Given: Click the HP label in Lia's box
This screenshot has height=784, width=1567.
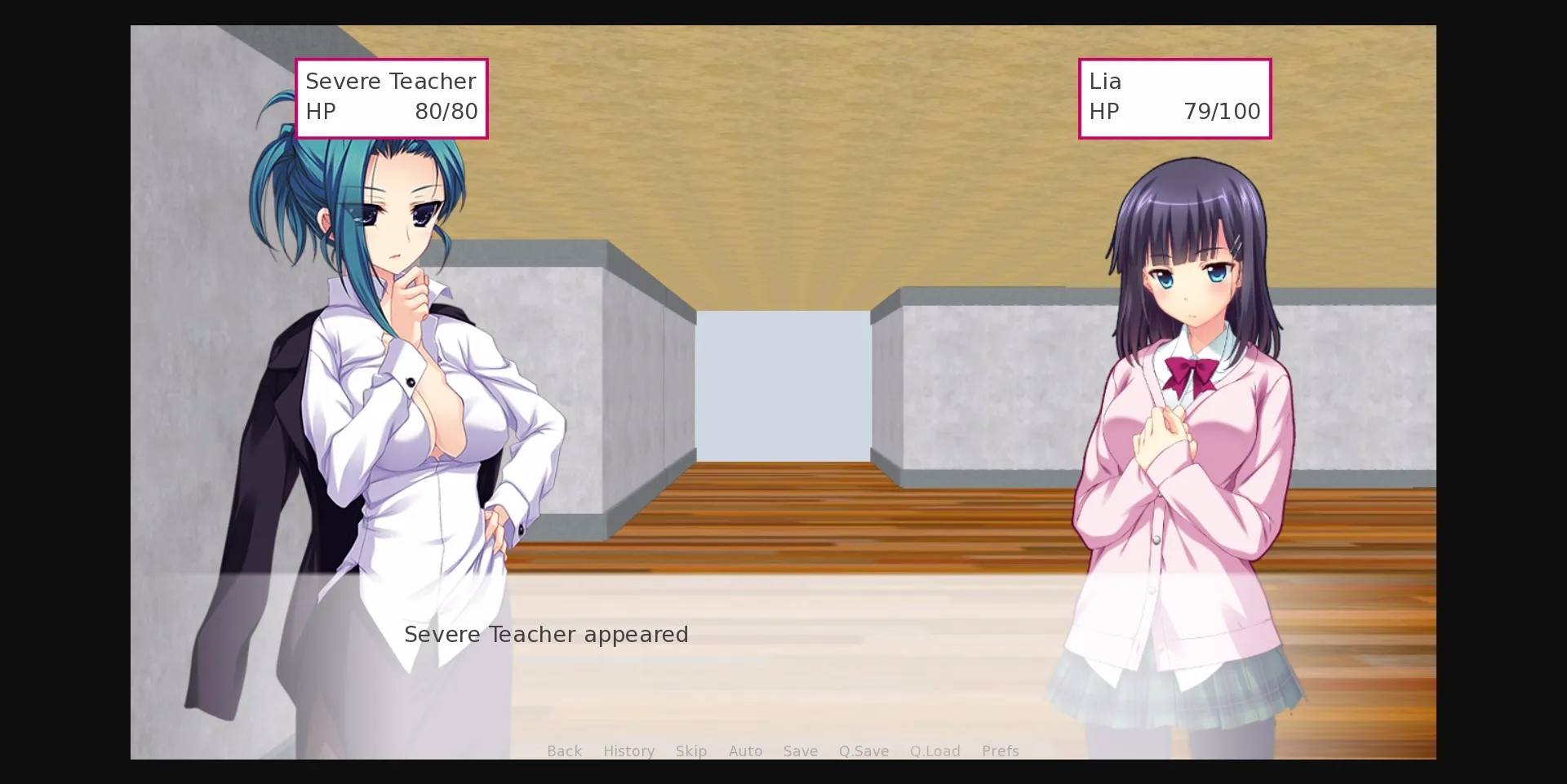Looking at the screenshot, I should coord(1106,112).
